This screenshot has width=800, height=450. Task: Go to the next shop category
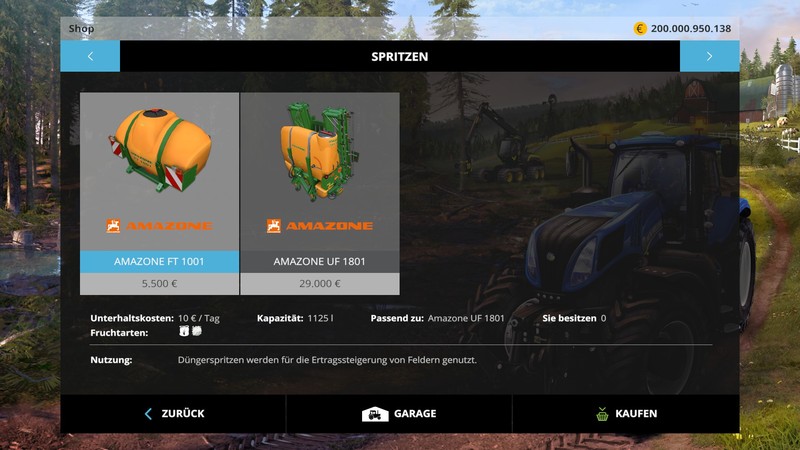[x=709, y=56]
